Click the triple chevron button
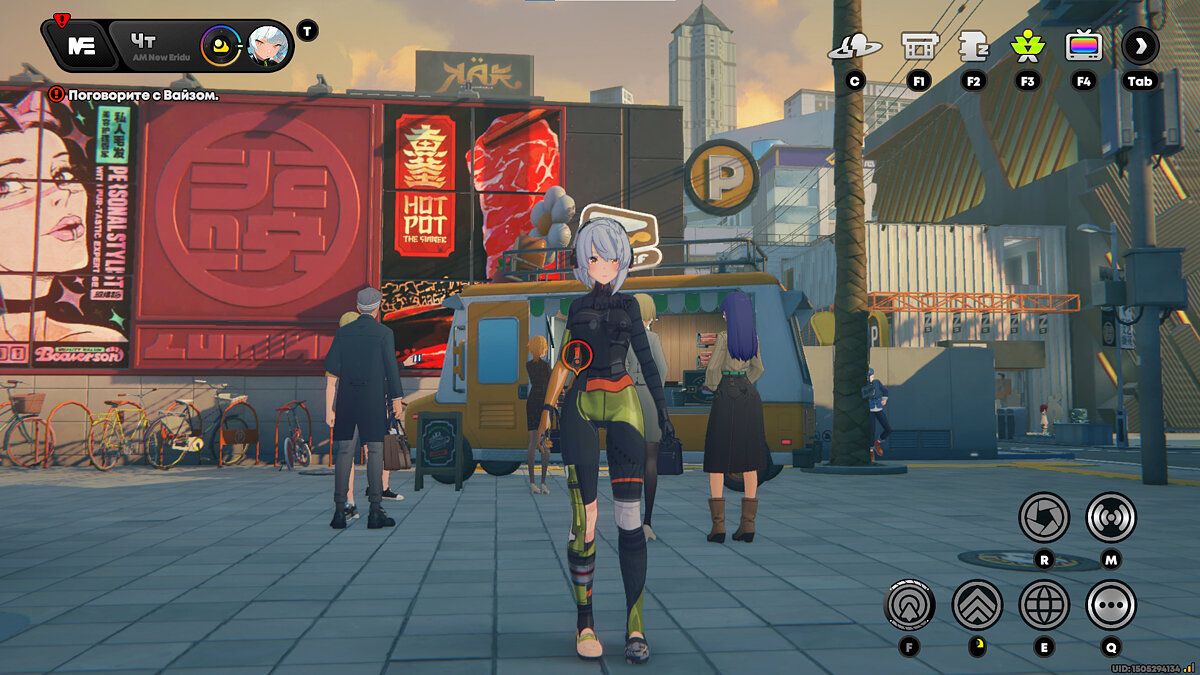This screenshot has width=1200, height=675. pos(977,604)
